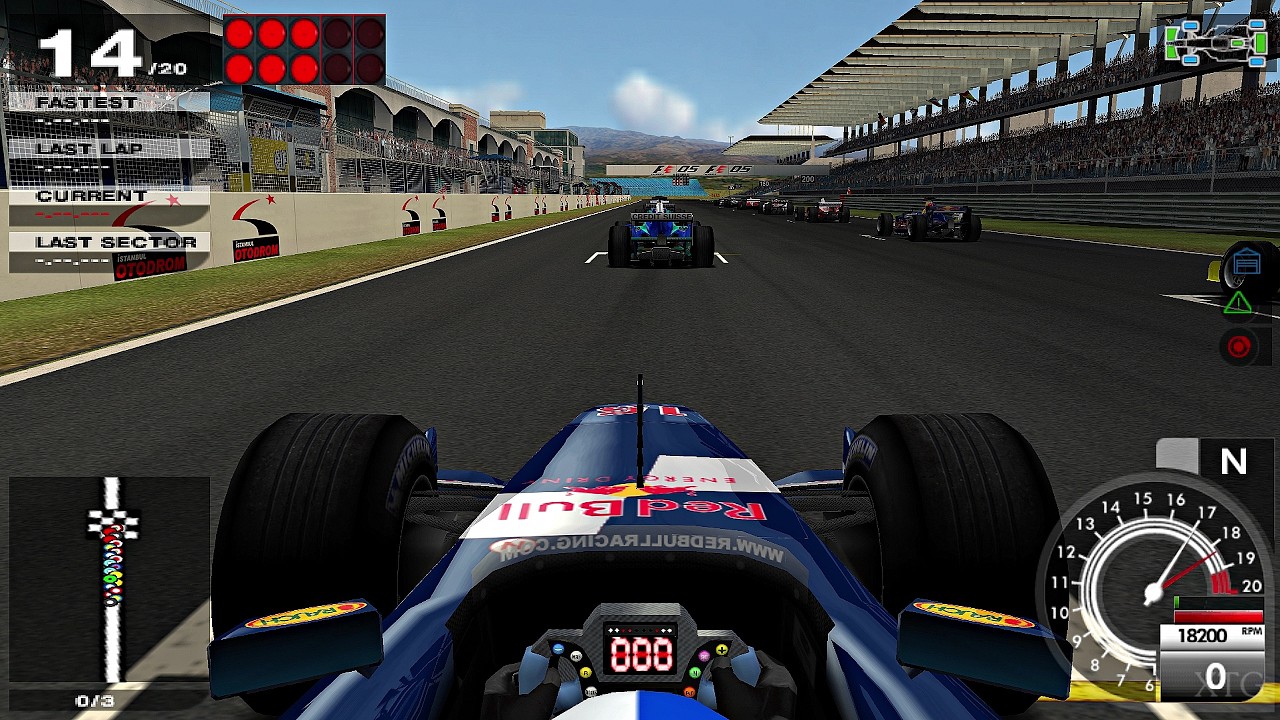
Task: Select the gear indicator showing N
Action: pos(1233,461)
